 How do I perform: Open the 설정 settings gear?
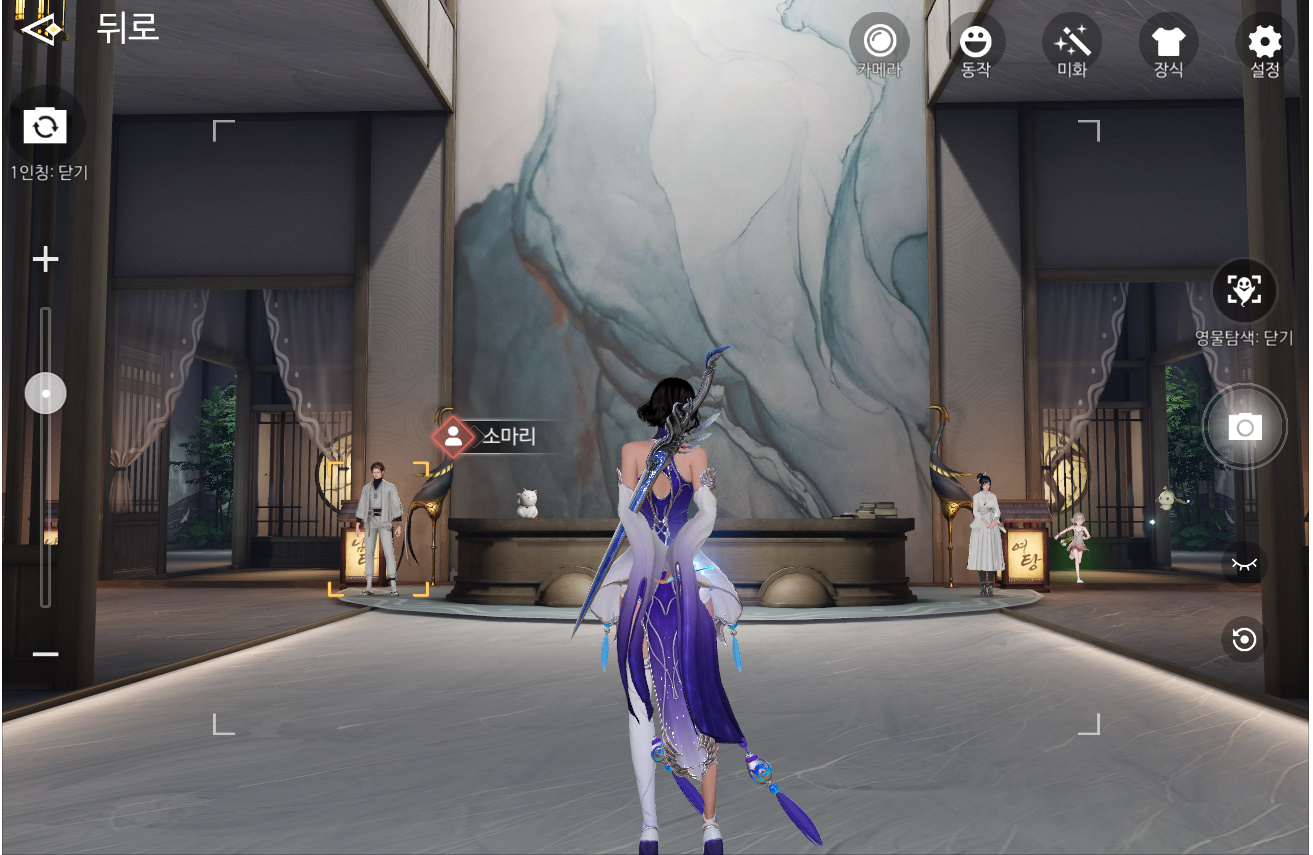(1264, 43)
